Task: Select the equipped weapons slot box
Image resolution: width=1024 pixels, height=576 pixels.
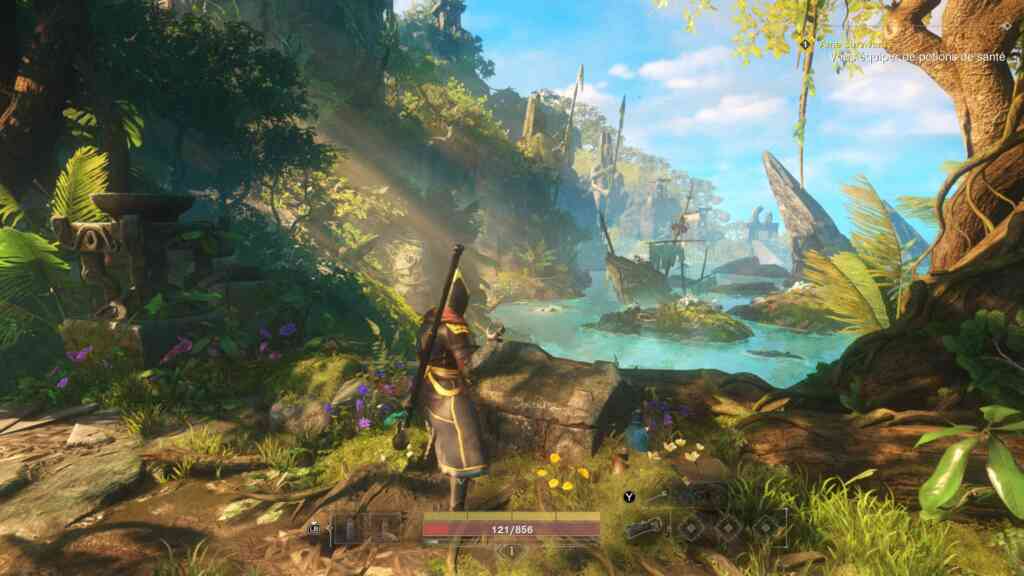Action: point(367,527)
